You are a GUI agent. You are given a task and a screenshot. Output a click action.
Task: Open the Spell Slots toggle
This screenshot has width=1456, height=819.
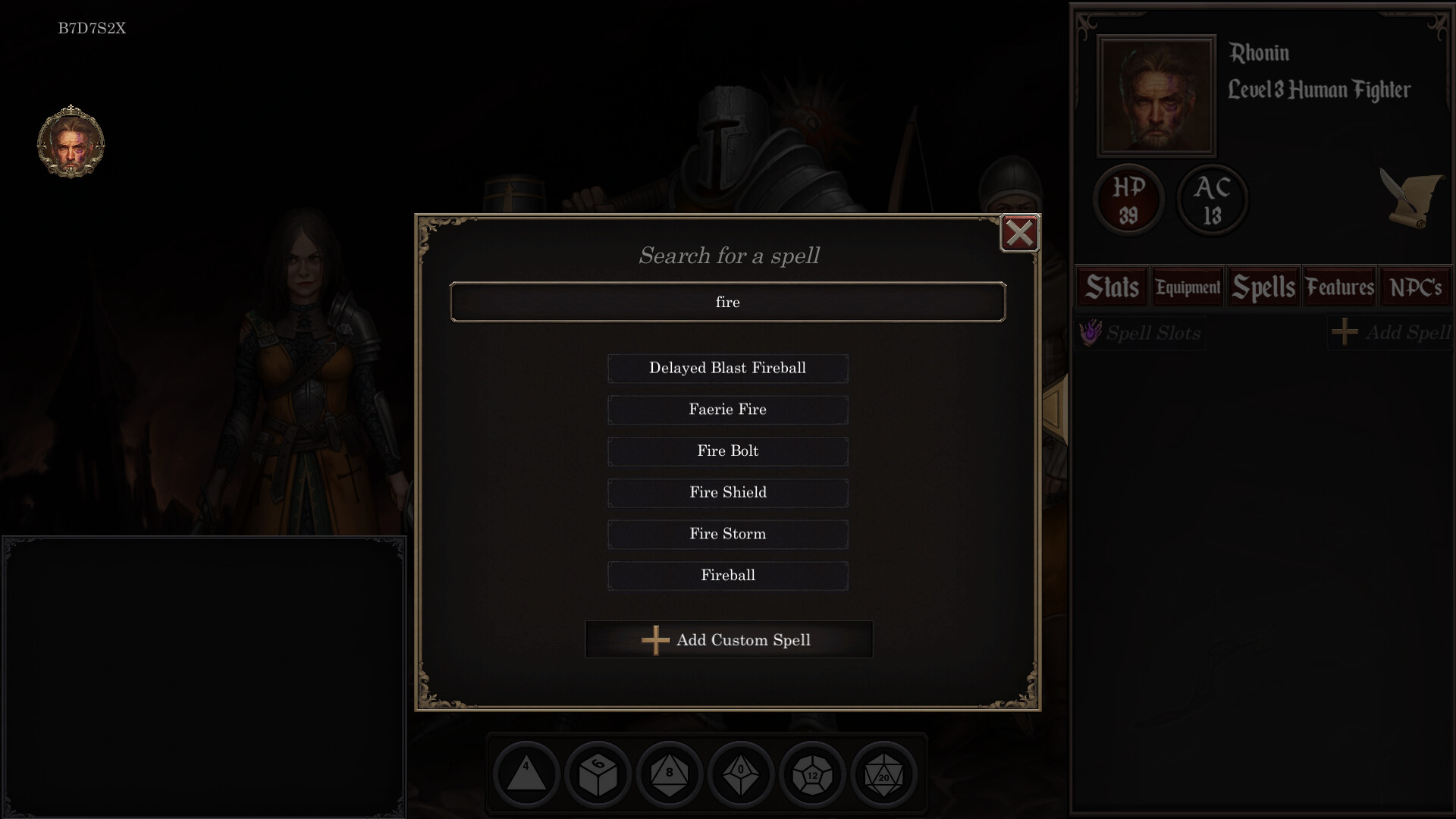(x=1141, y=333)
